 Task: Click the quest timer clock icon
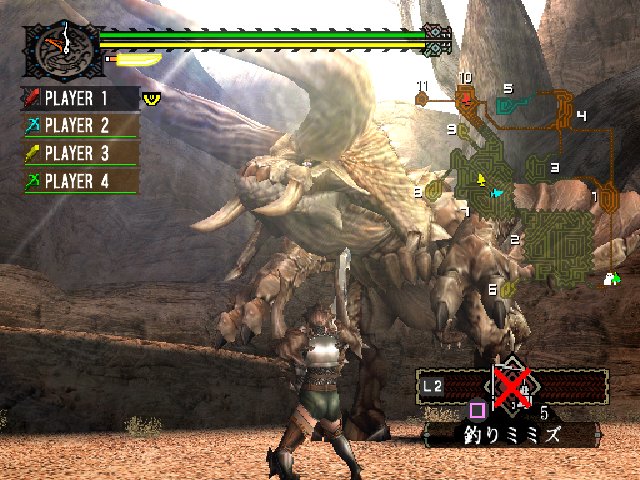coord(62,48)
